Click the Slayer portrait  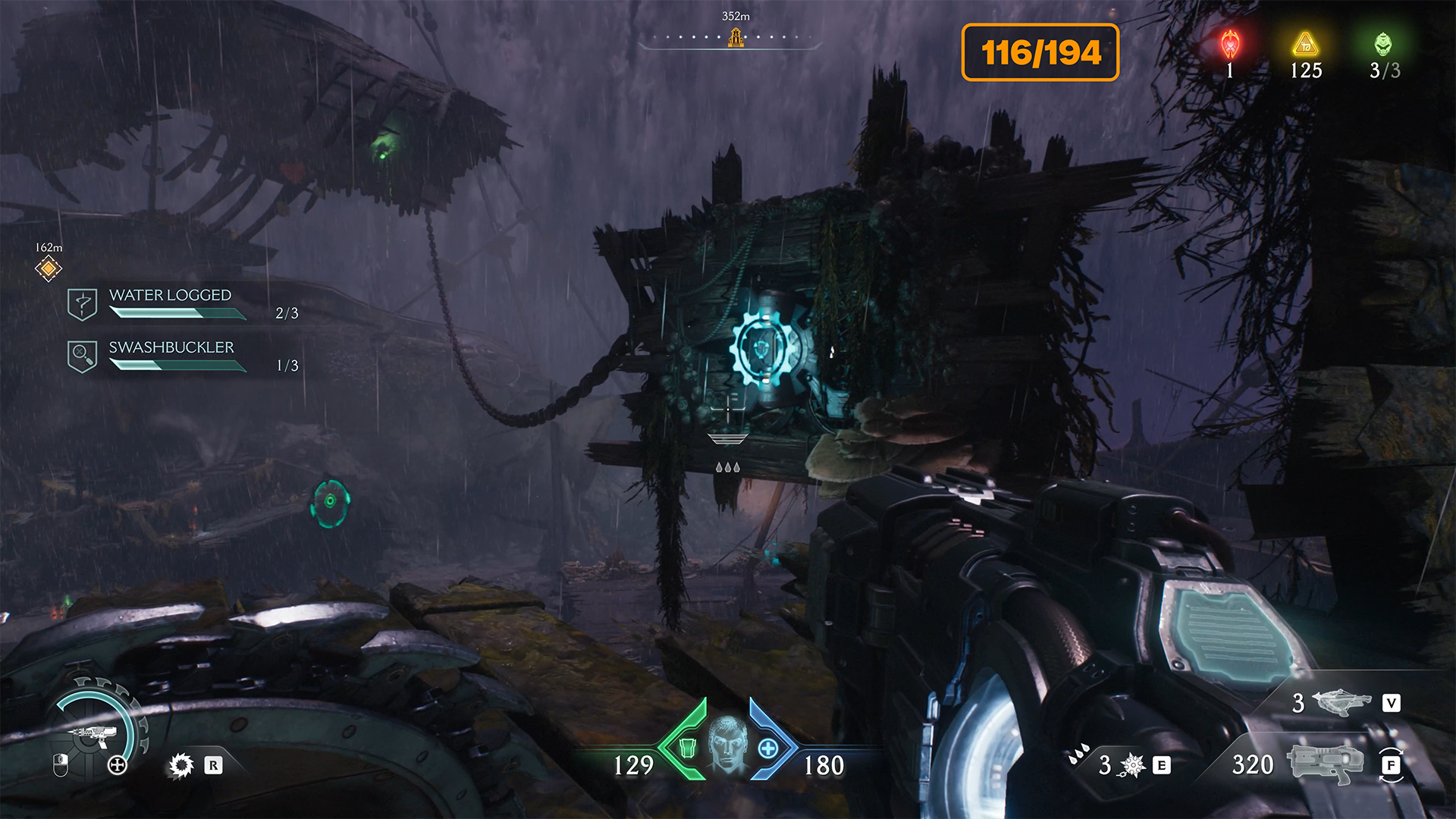coord(727,744)
